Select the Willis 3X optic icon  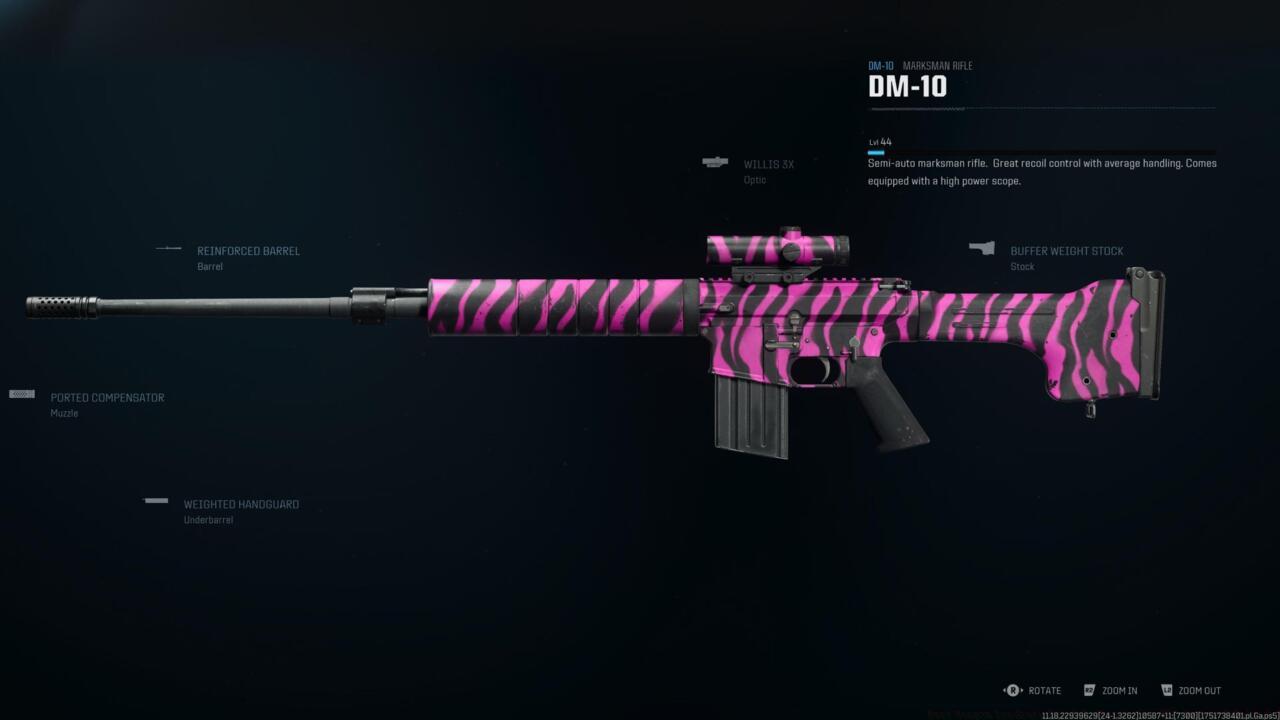click(x=715, y=162)
